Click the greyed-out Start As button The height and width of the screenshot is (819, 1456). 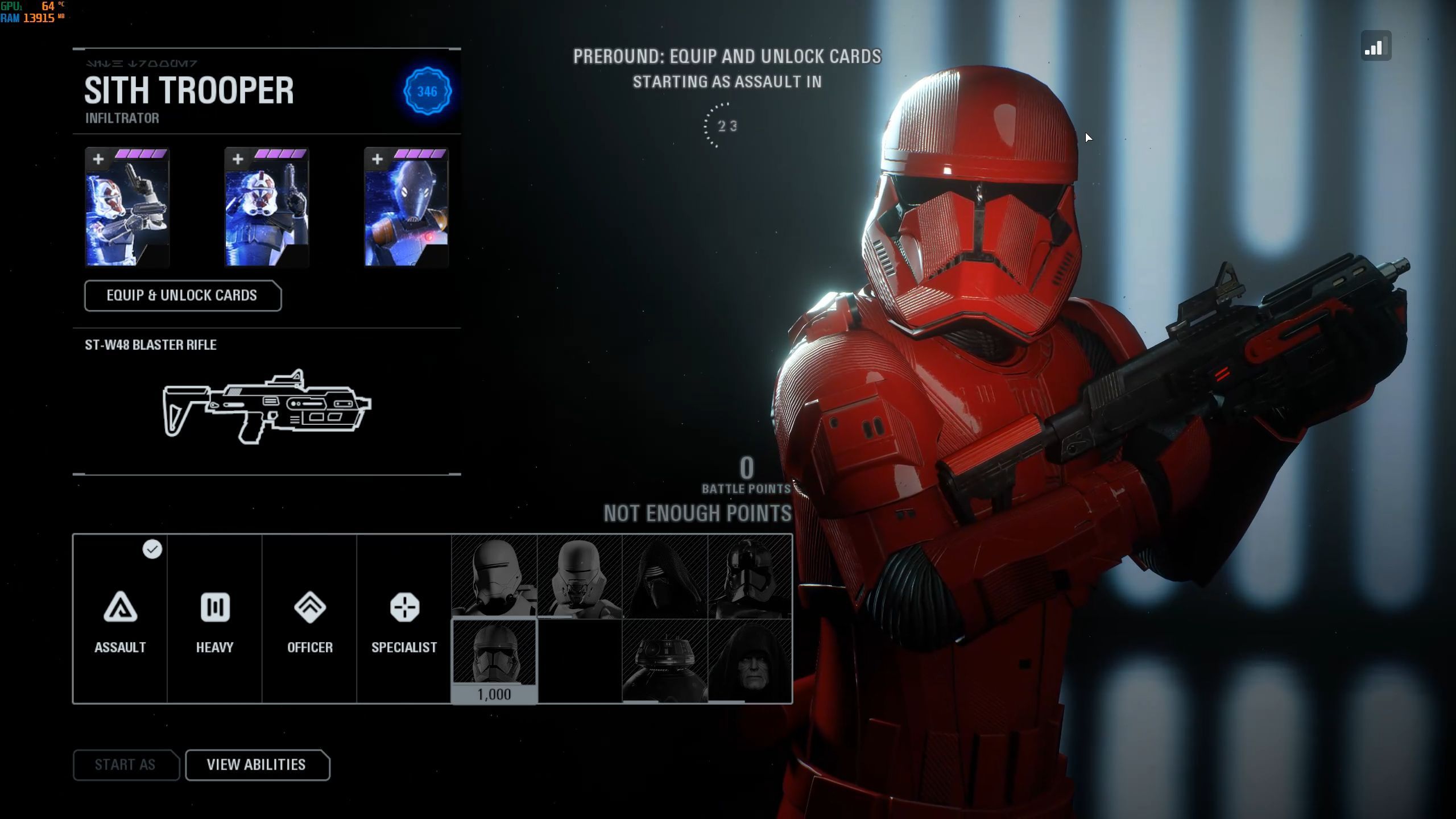click(126, 765)
